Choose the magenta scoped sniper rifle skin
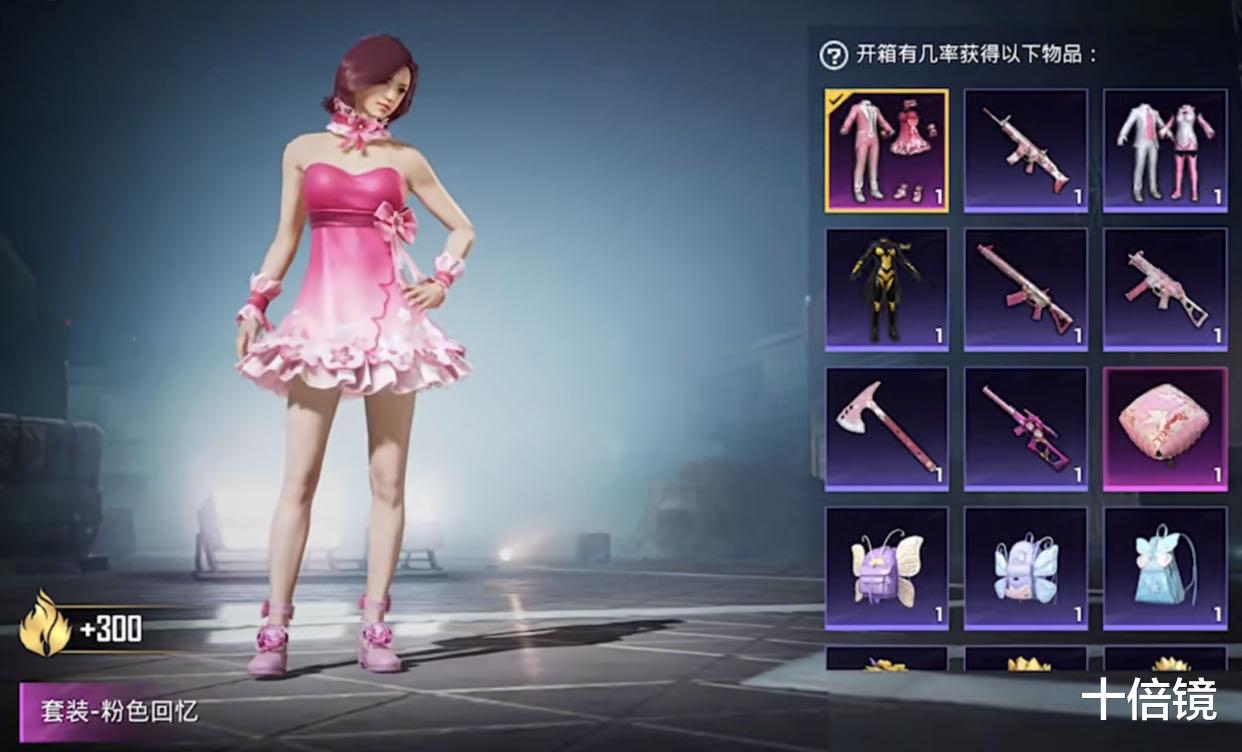 (1025, 428)
